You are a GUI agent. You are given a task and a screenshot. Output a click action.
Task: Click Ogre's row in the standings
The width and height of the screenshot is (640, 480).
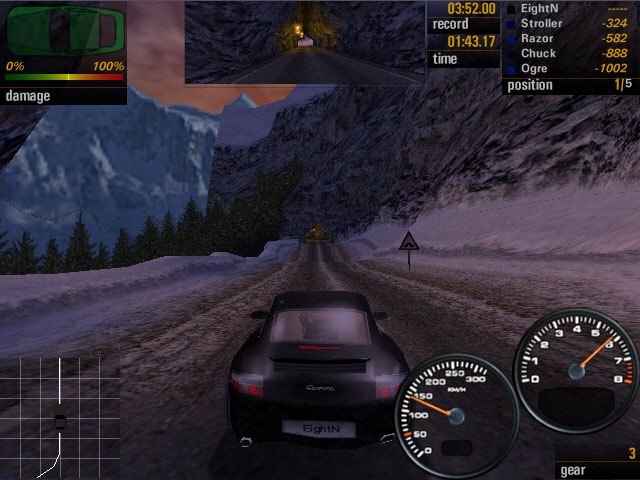pyautogui.click(x=570, y=68)
